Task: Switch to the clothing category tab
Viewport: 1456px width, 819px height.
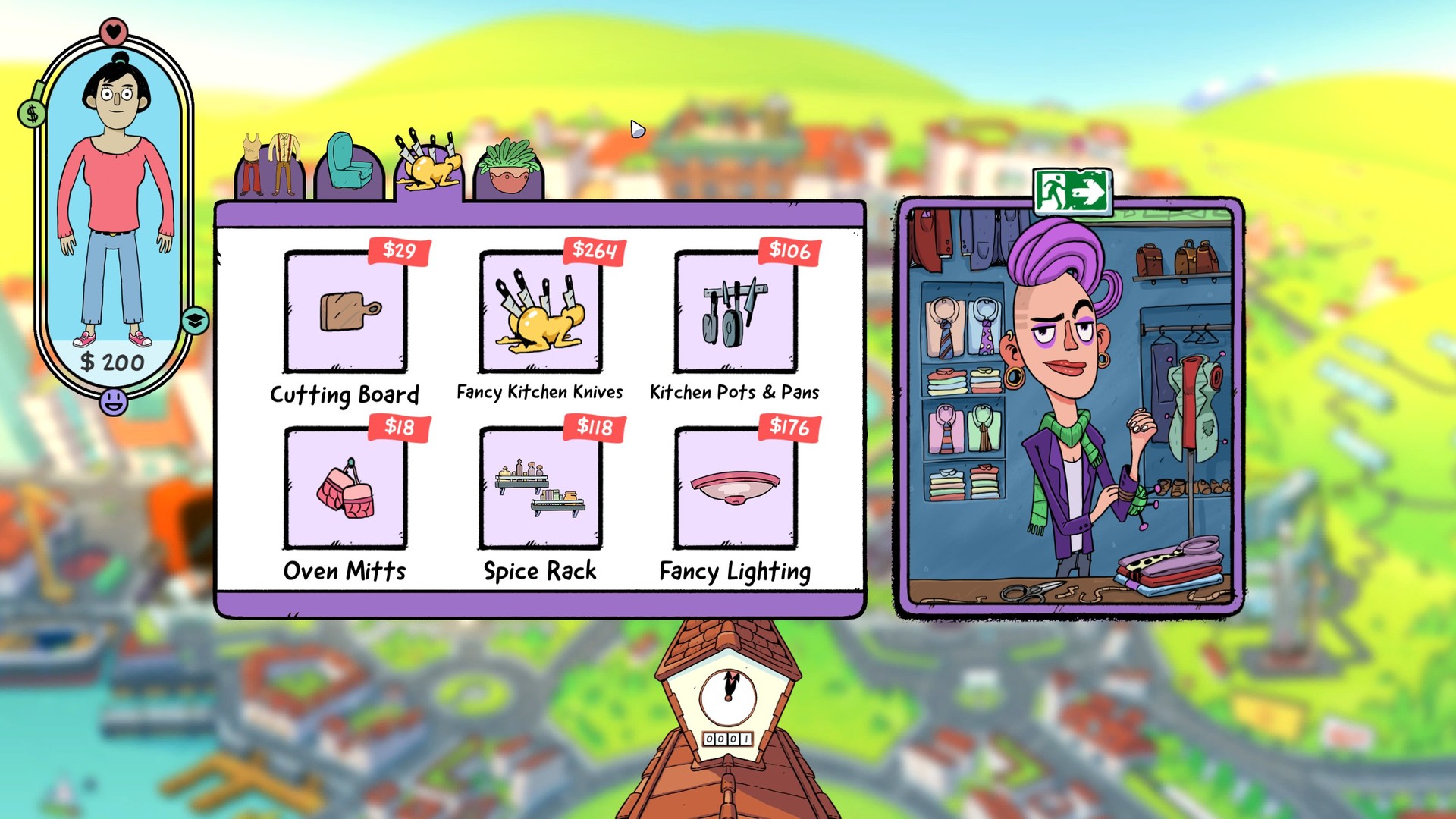Action: tap(269, 167)
